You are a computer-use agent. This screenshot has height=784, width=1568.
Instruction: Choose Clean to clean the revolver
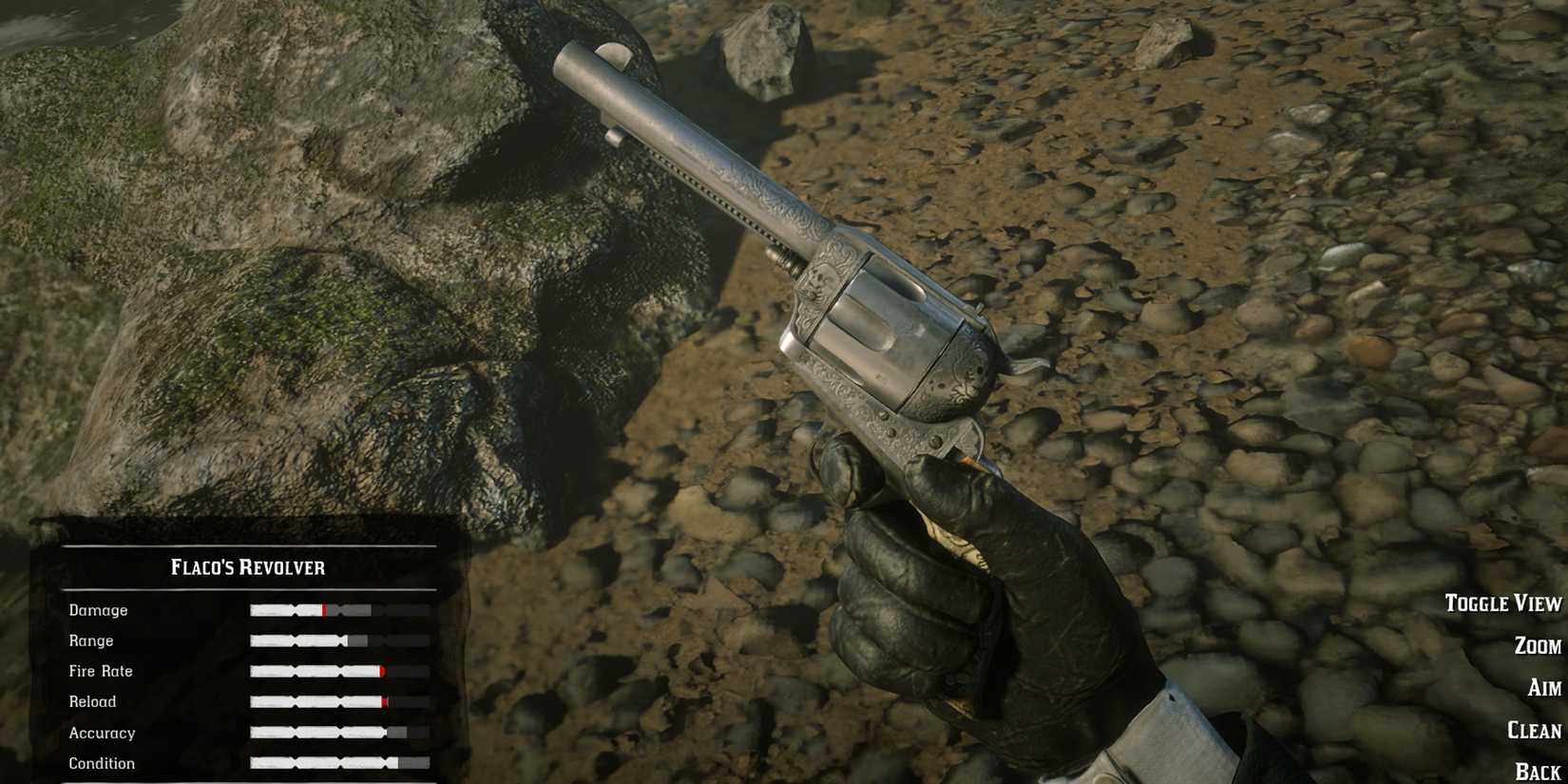click(x=1532, y=731)
